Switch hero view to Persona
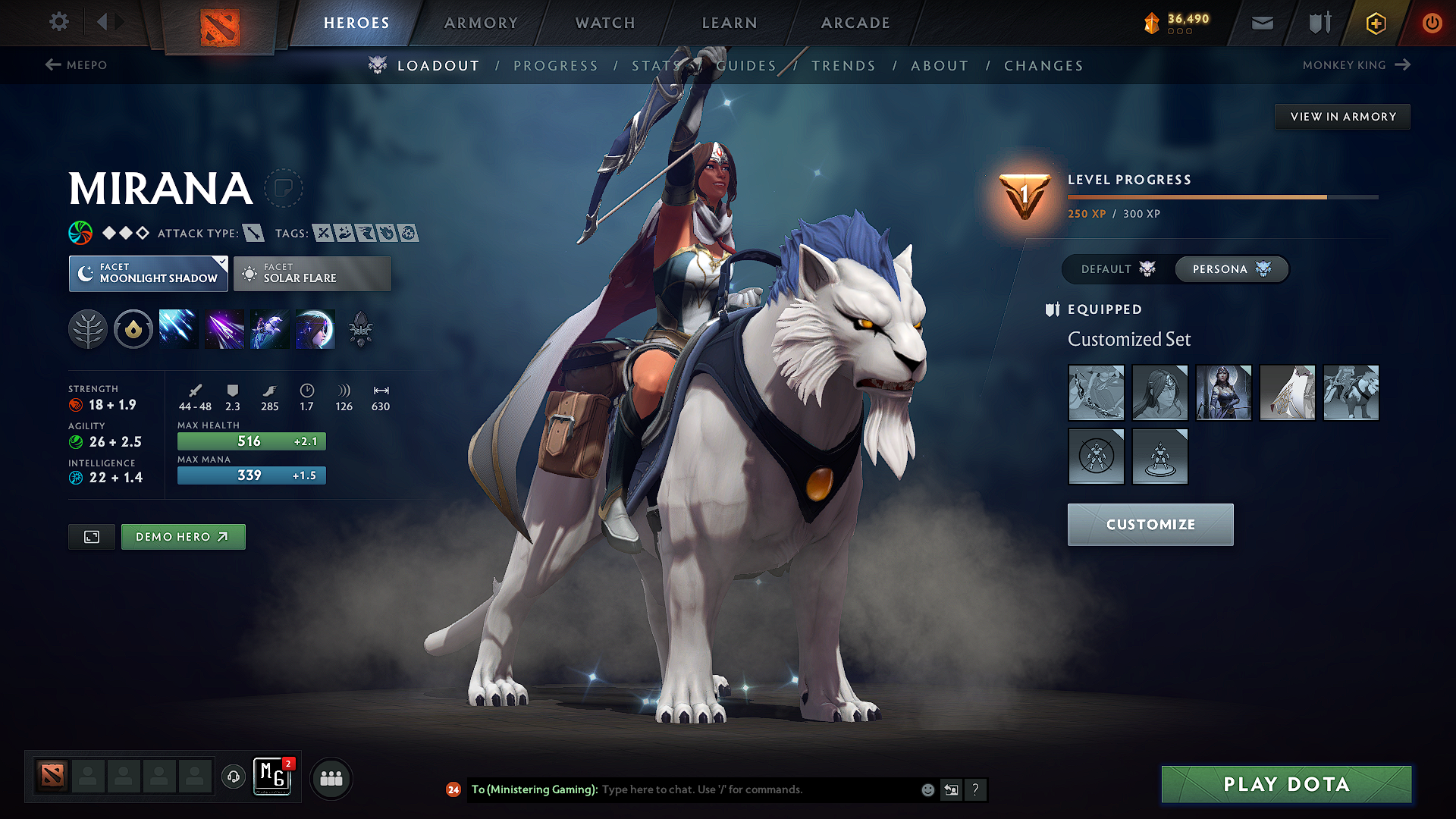This screenshot has width=1456, height=819. 1230,269
